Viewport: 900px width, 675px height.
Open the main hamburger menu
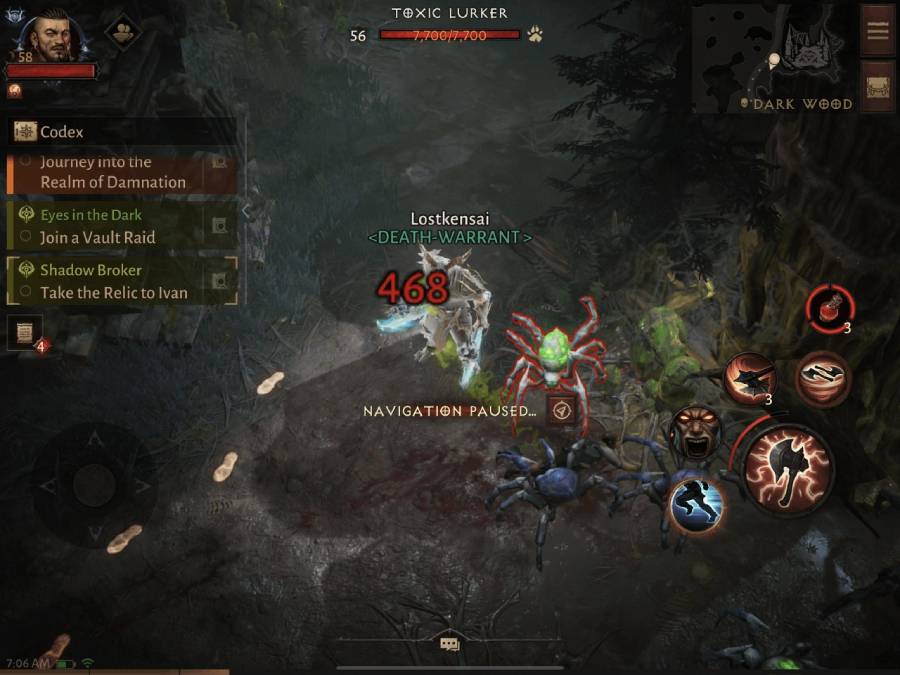[878, 30]
